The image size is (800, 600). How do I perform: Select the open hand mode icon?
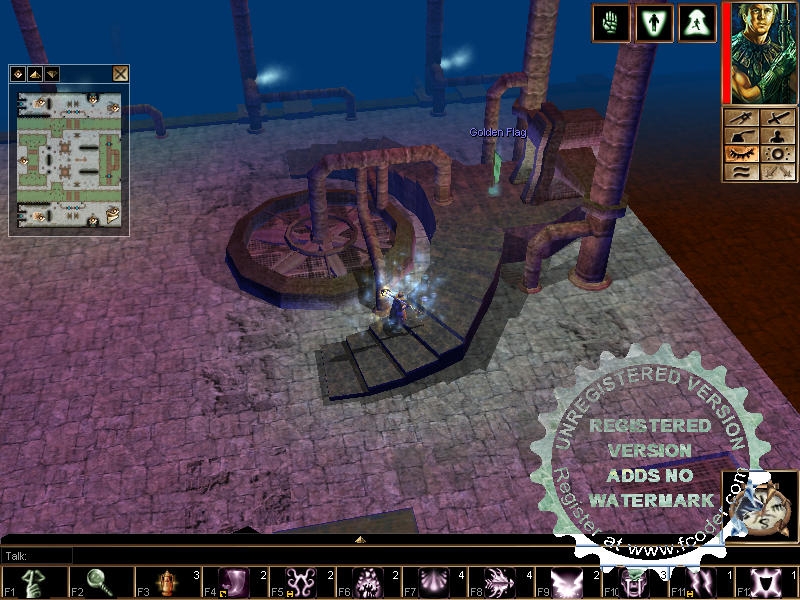(x=610, y=23)
